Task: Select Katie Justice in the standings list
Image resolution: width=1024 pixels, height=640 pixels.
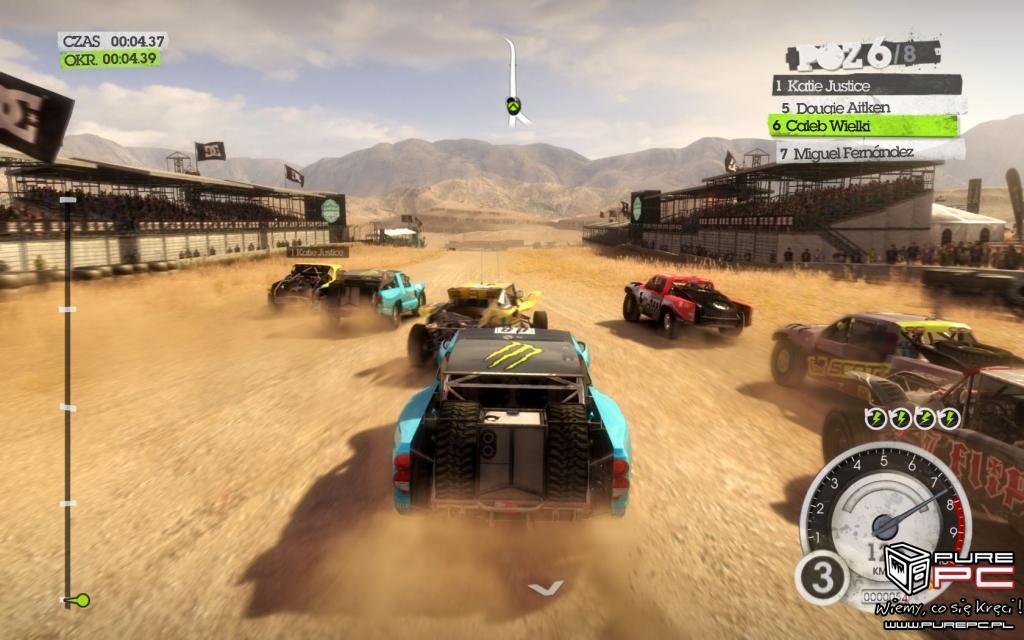Action: click(x=866, y=85)
